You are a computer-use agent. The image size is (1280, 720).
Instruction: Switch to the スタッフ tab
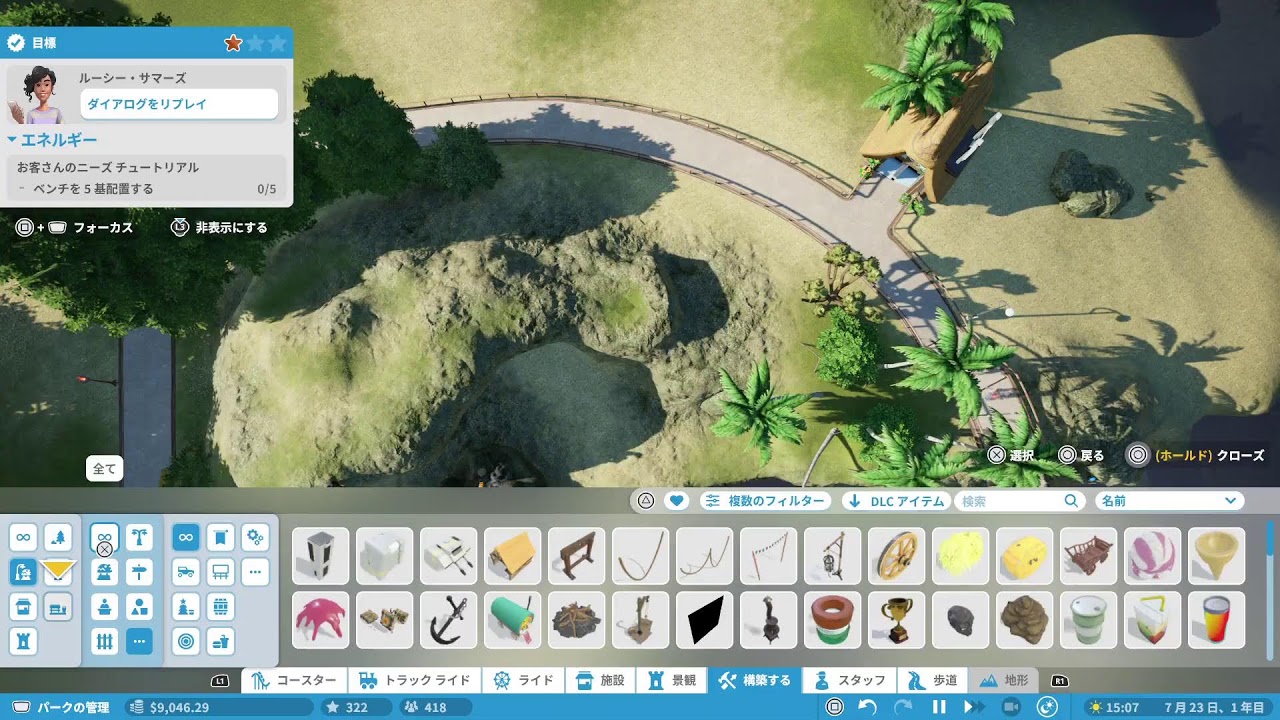pos(849,680)
